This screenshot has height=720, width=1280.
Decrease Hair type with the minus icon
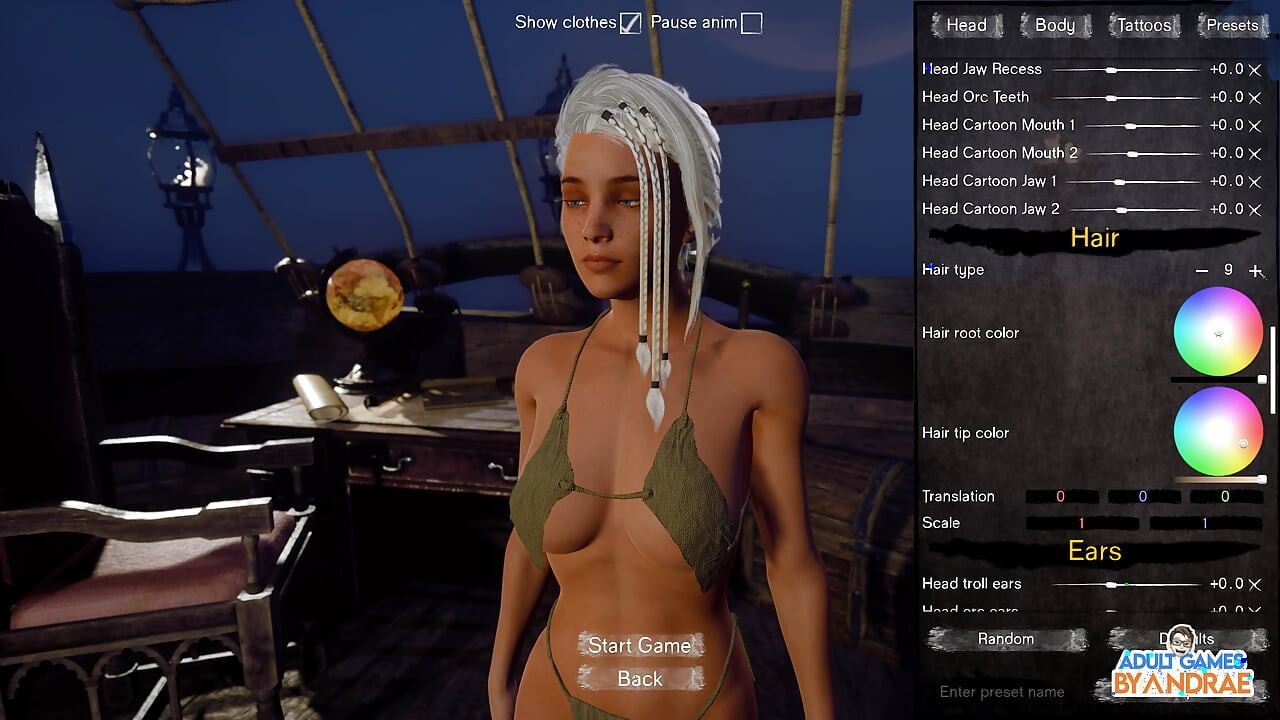point(1201,270)
